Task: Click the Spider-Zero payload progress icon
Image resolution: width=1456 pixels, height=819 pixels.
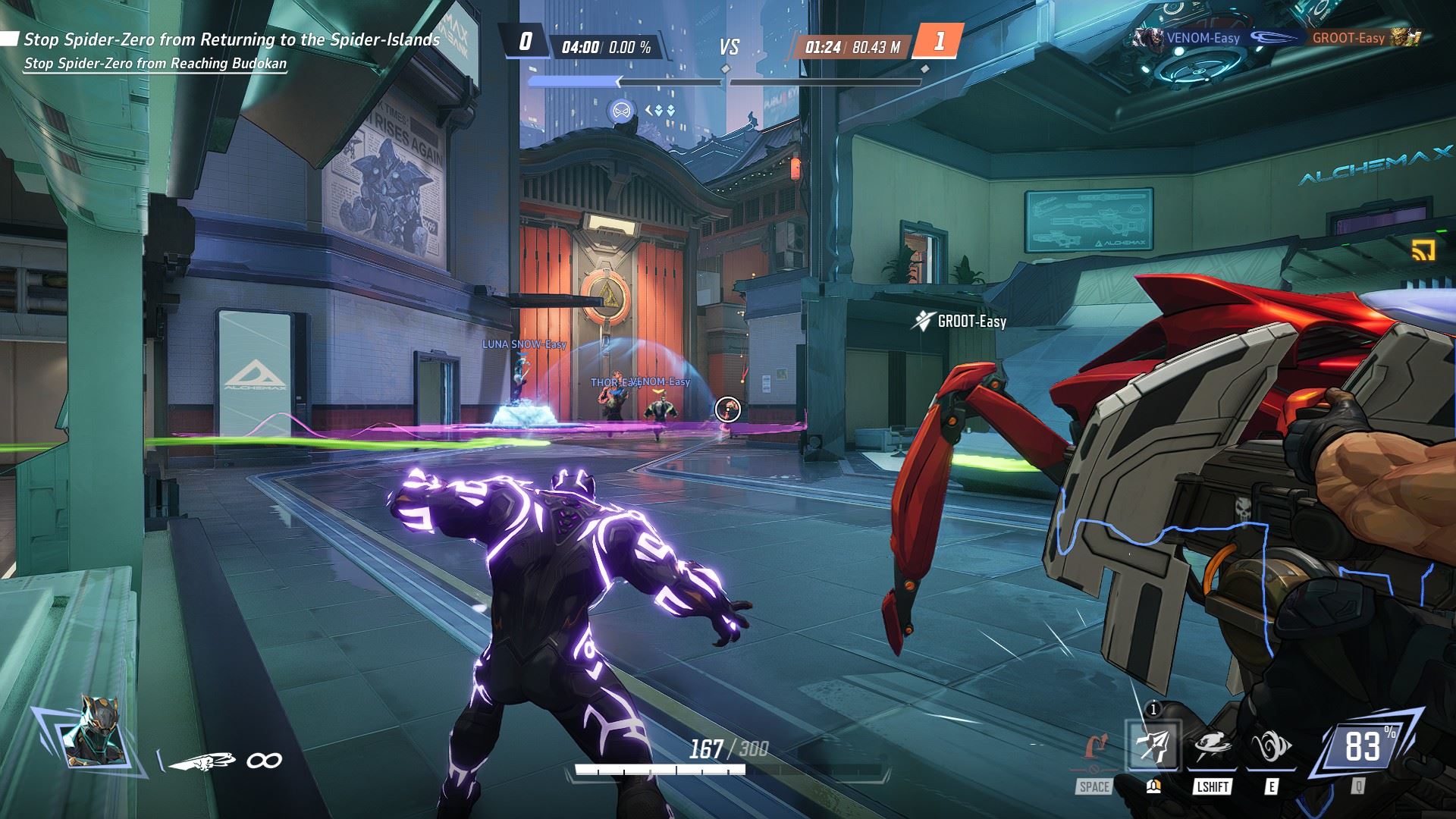Action: (x=620, y=111)
